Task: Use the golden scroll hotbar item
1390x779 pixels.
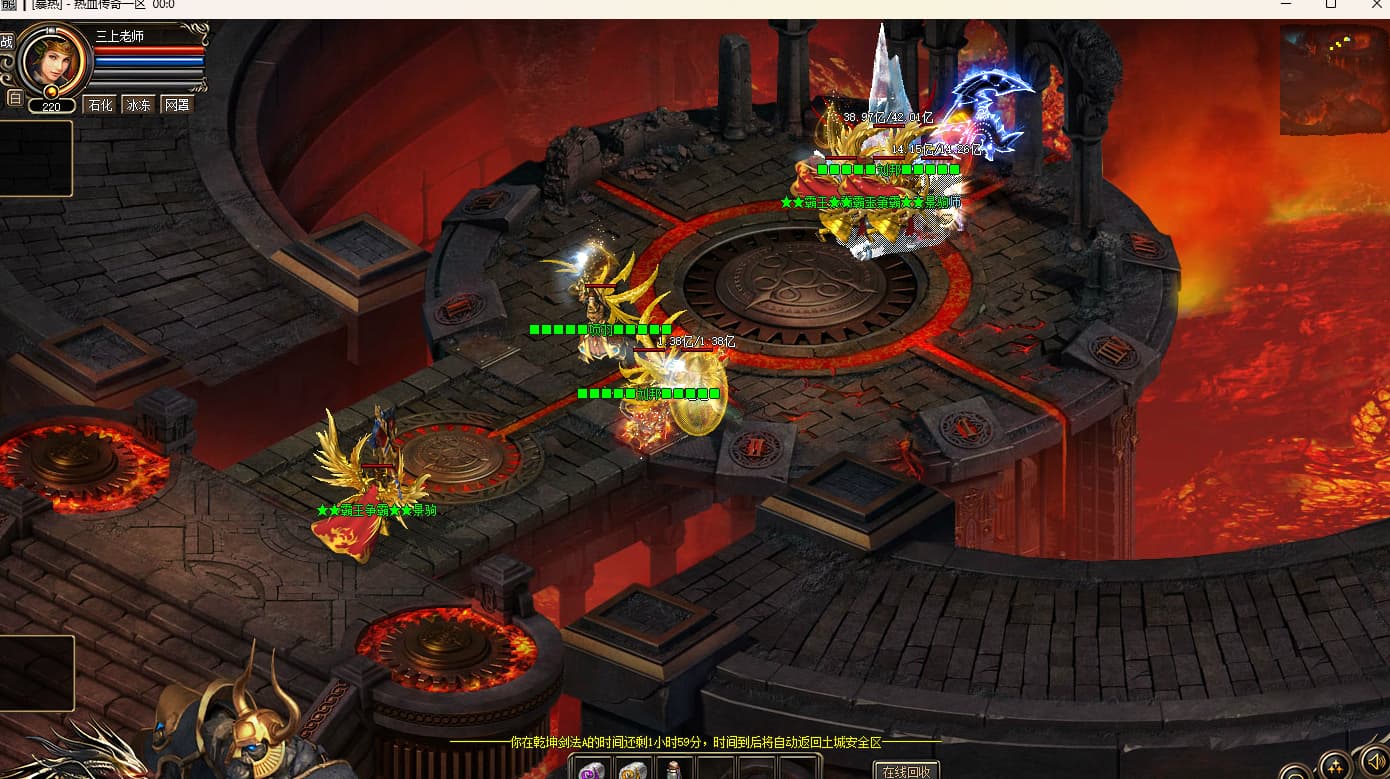Action: point(632,770)
